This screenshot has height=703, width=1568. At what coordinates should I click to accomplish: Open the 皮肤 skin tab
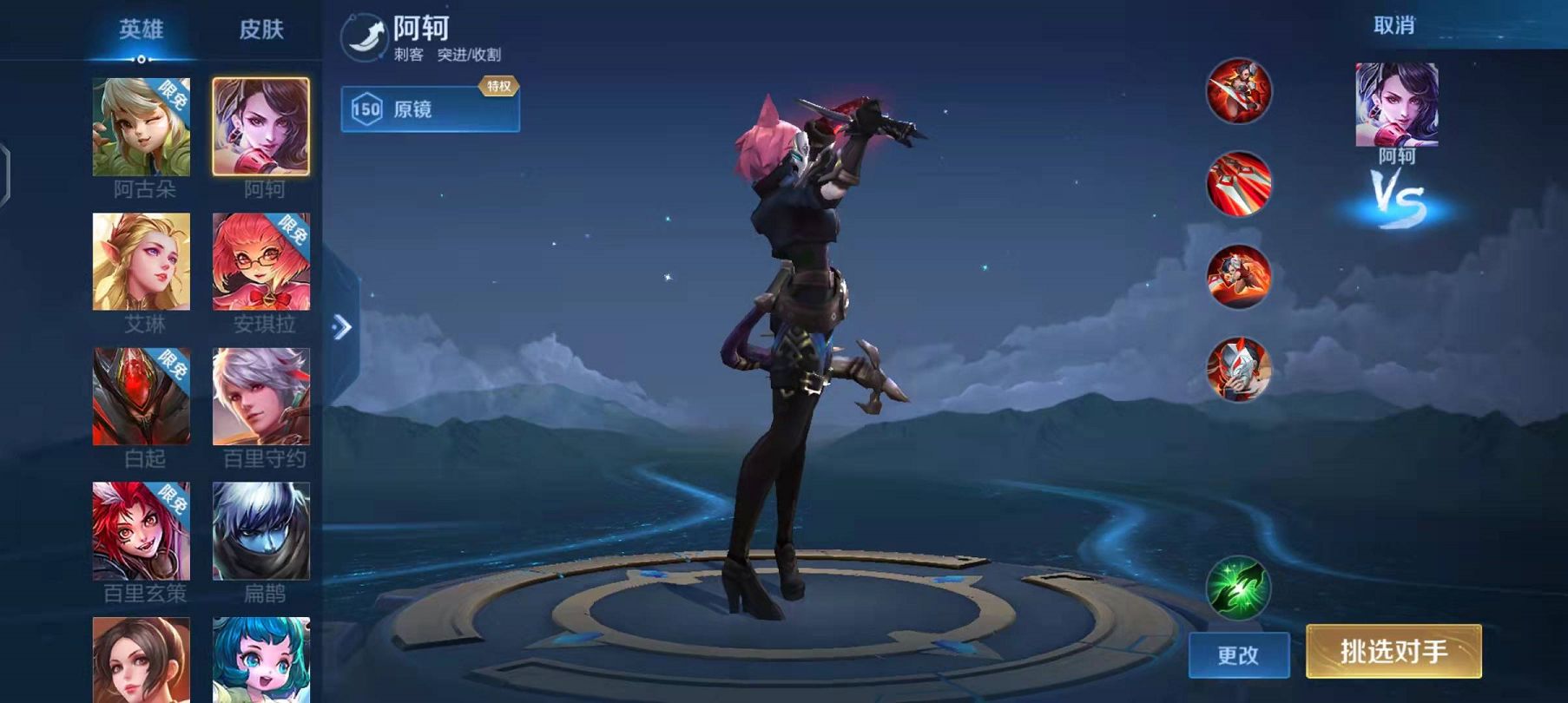pos(261,30)
